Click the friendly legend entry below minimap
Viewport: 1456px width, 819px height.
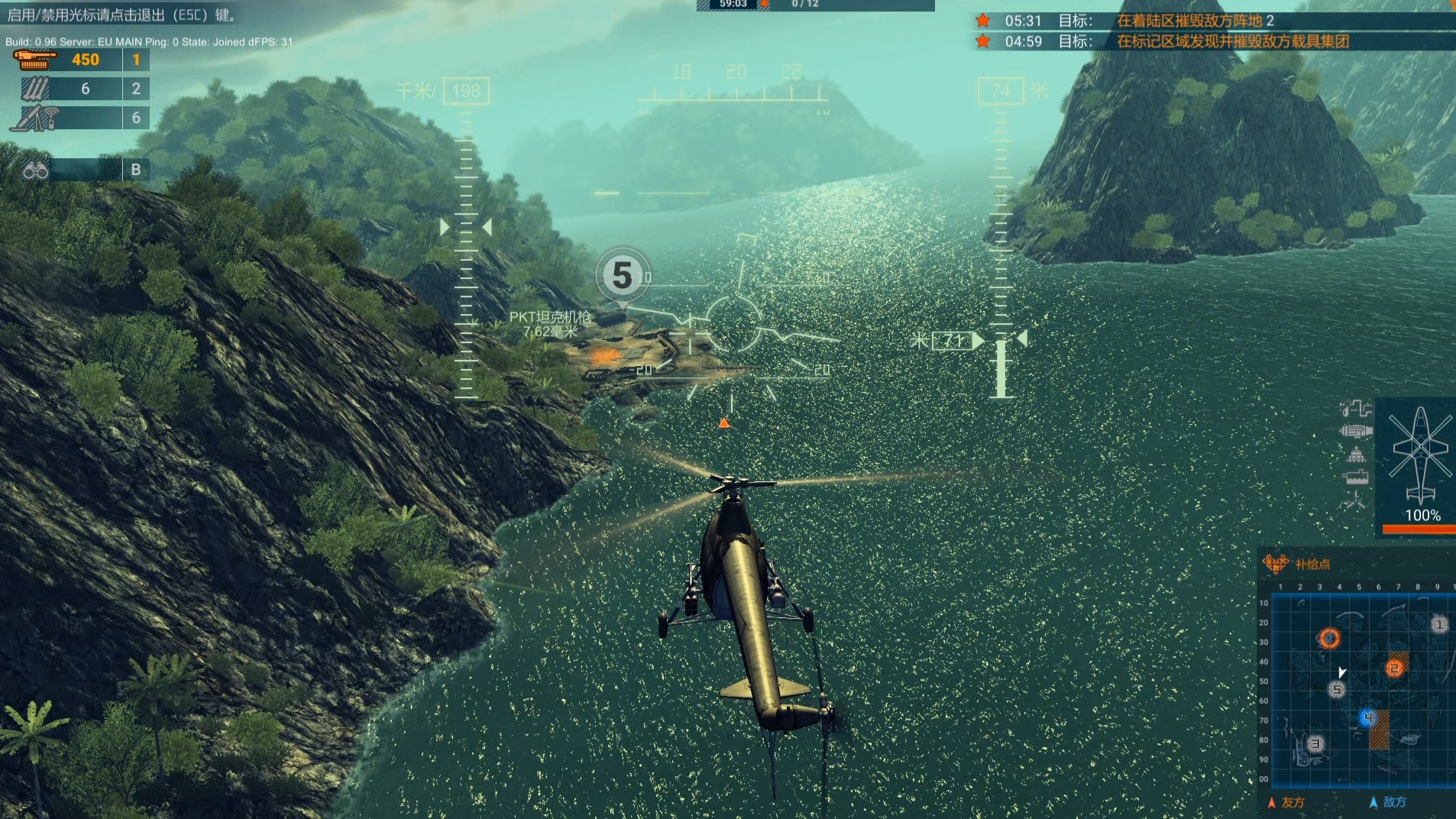tap(1286, 802)
